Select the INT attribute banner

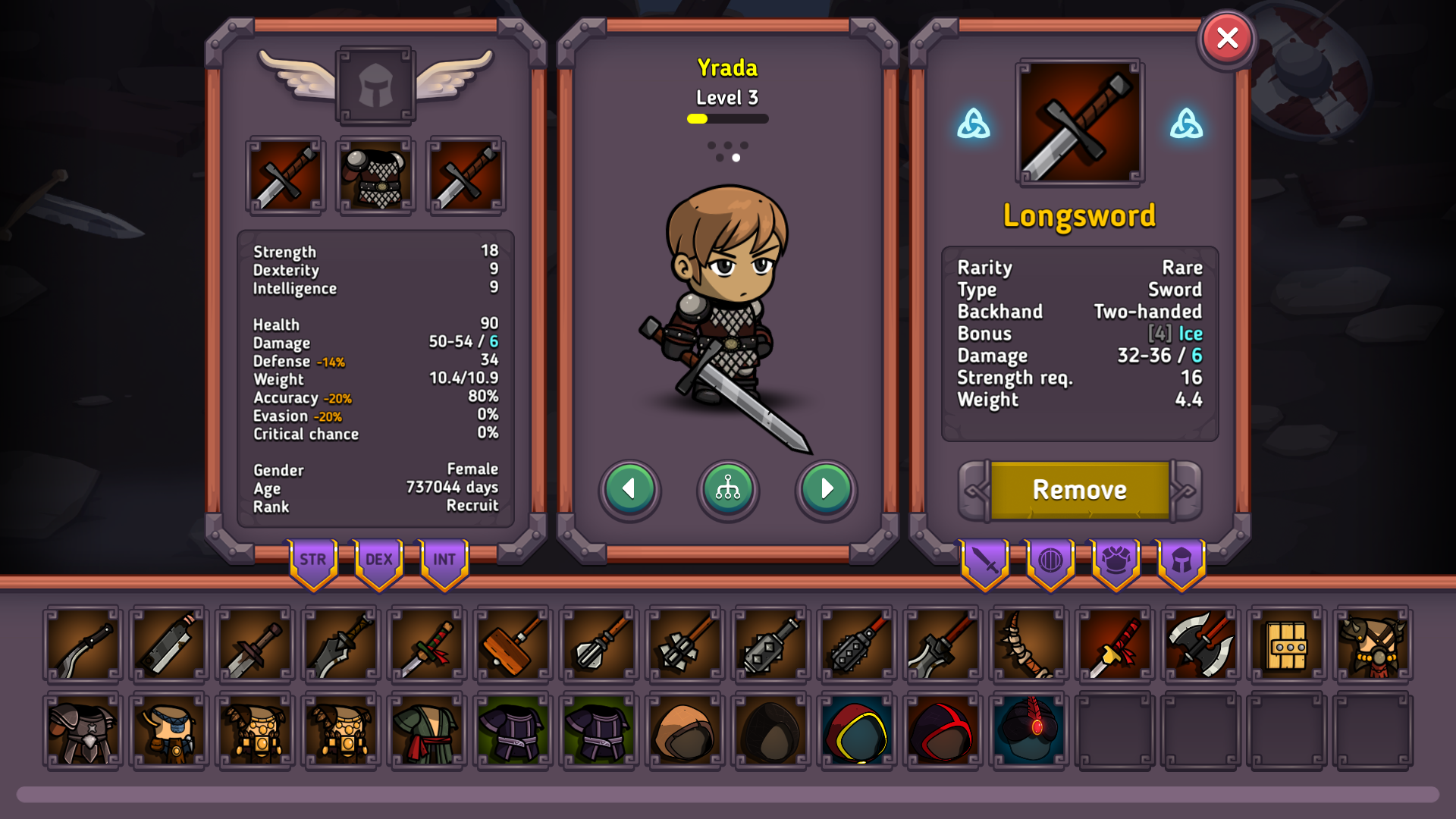[x=444, y=561]
